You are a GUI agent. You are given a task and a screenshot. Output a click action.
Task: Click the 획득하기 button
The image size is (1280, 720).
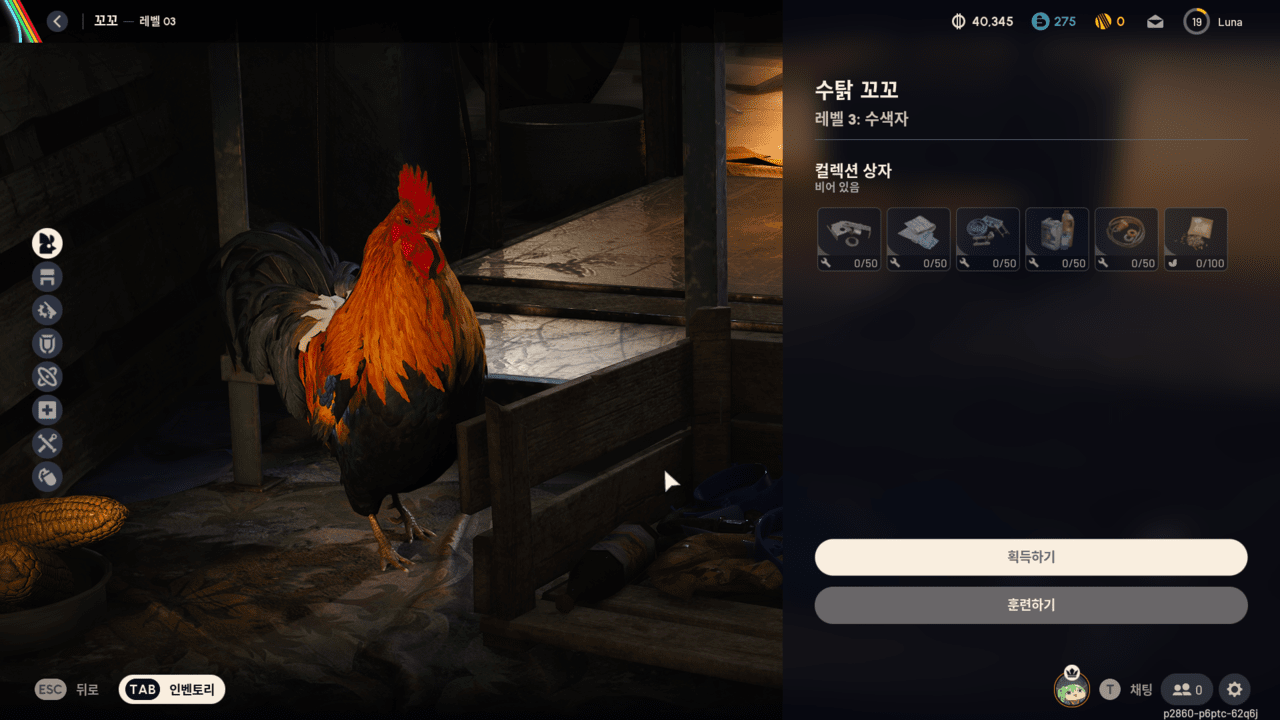click(x=1031, y=557)
